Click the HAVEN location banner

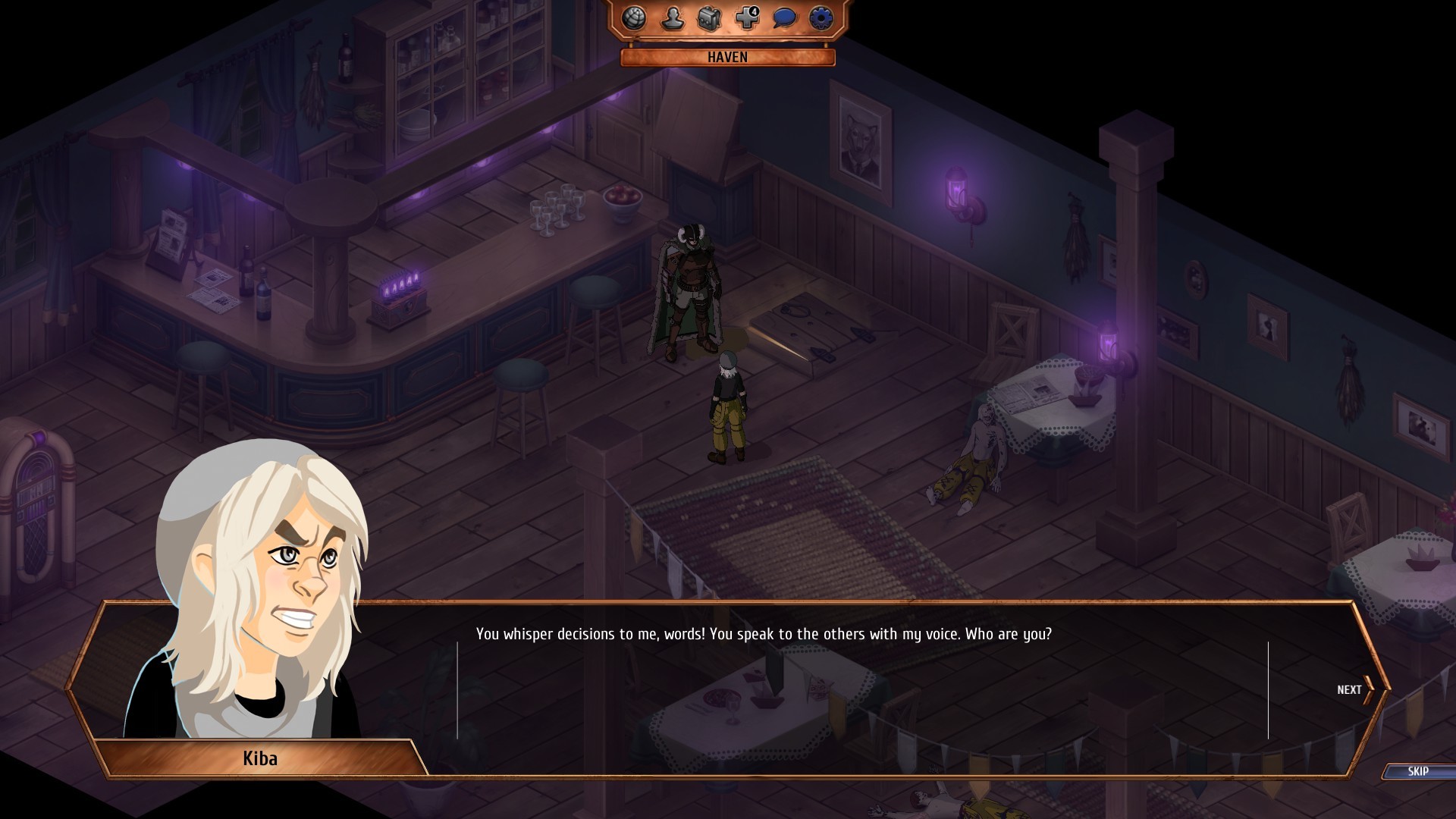tap(727, 58)
